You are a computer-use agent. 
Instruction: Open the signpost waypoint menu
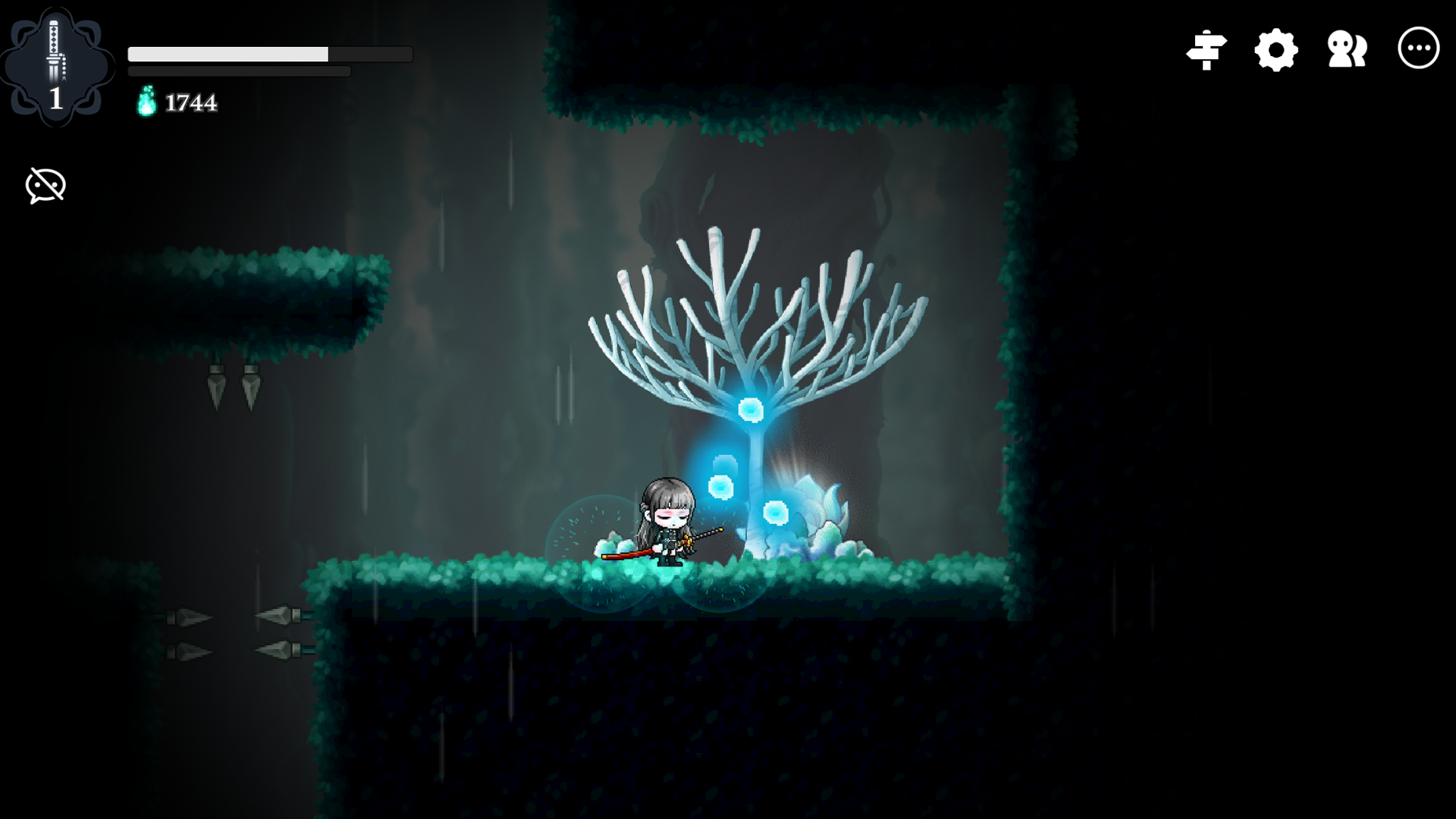click(1206, 50)
